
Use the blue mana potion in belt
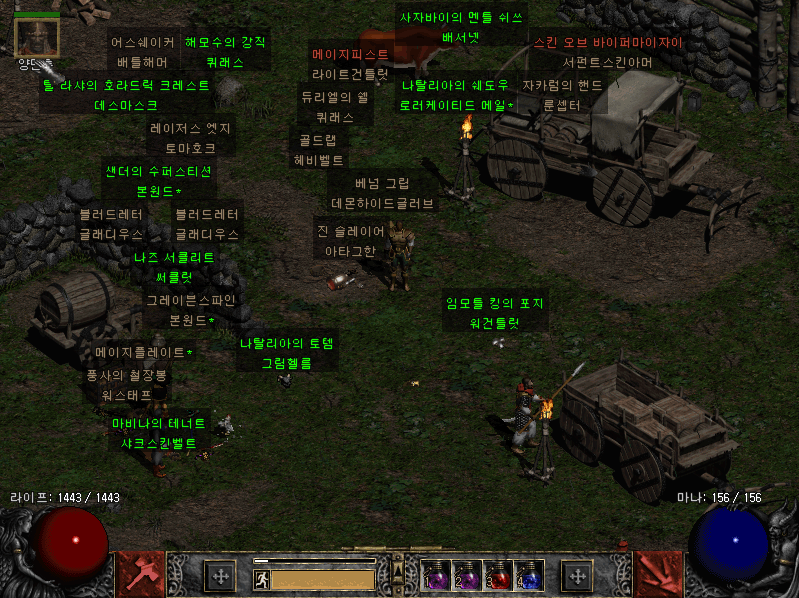529,575
